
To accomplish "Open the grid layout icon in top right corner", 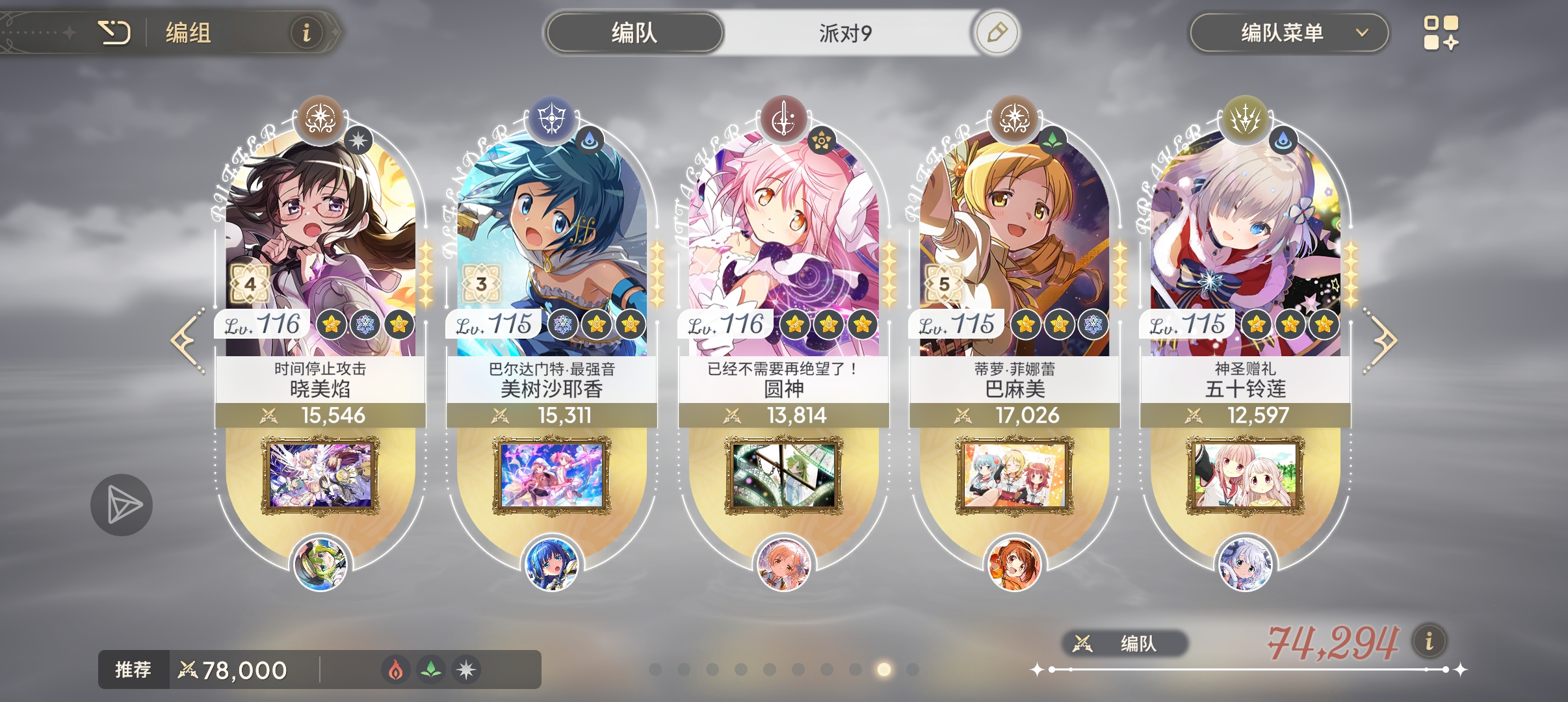I will (1442, 31).
